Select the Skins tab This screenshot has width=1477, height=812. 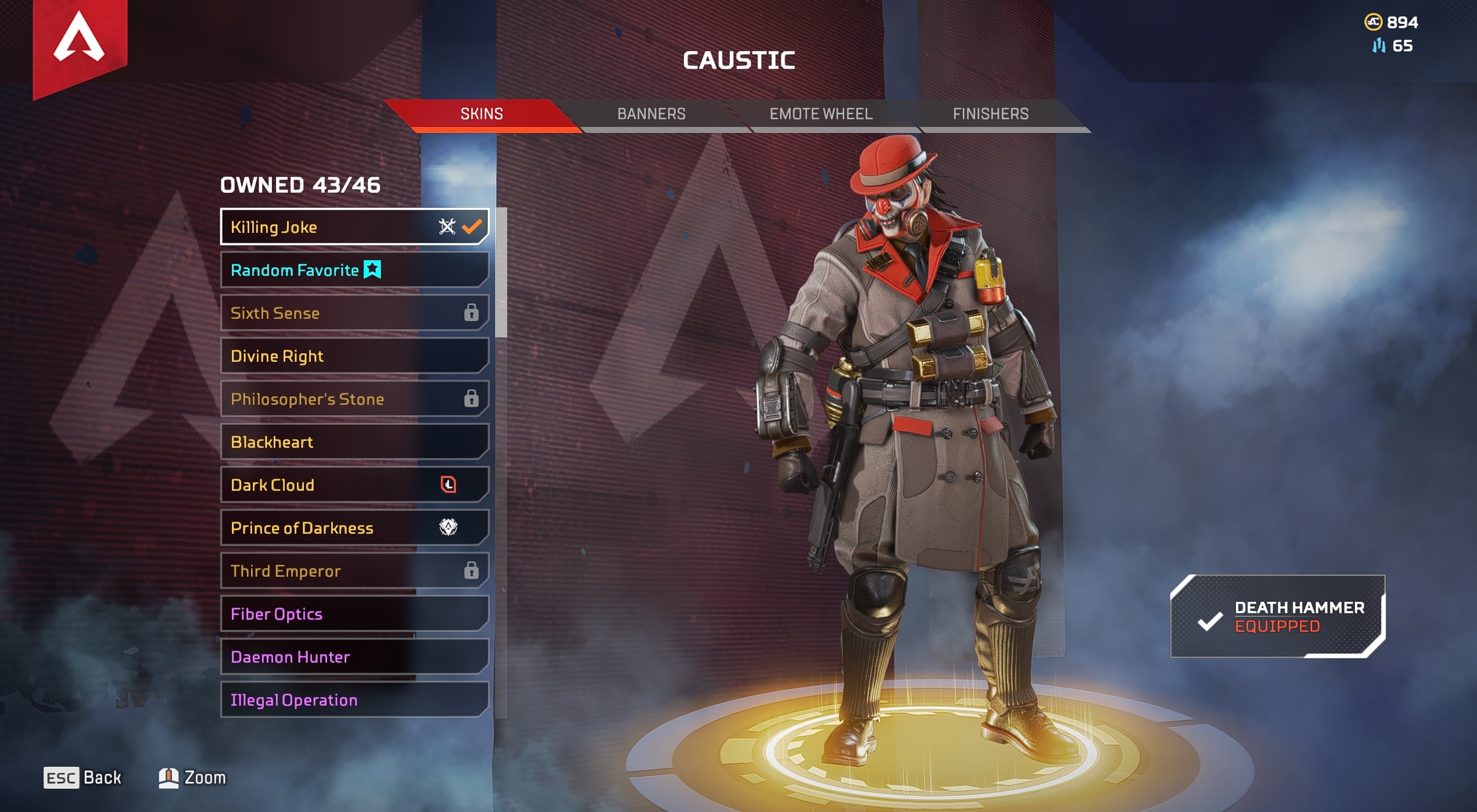482,114
